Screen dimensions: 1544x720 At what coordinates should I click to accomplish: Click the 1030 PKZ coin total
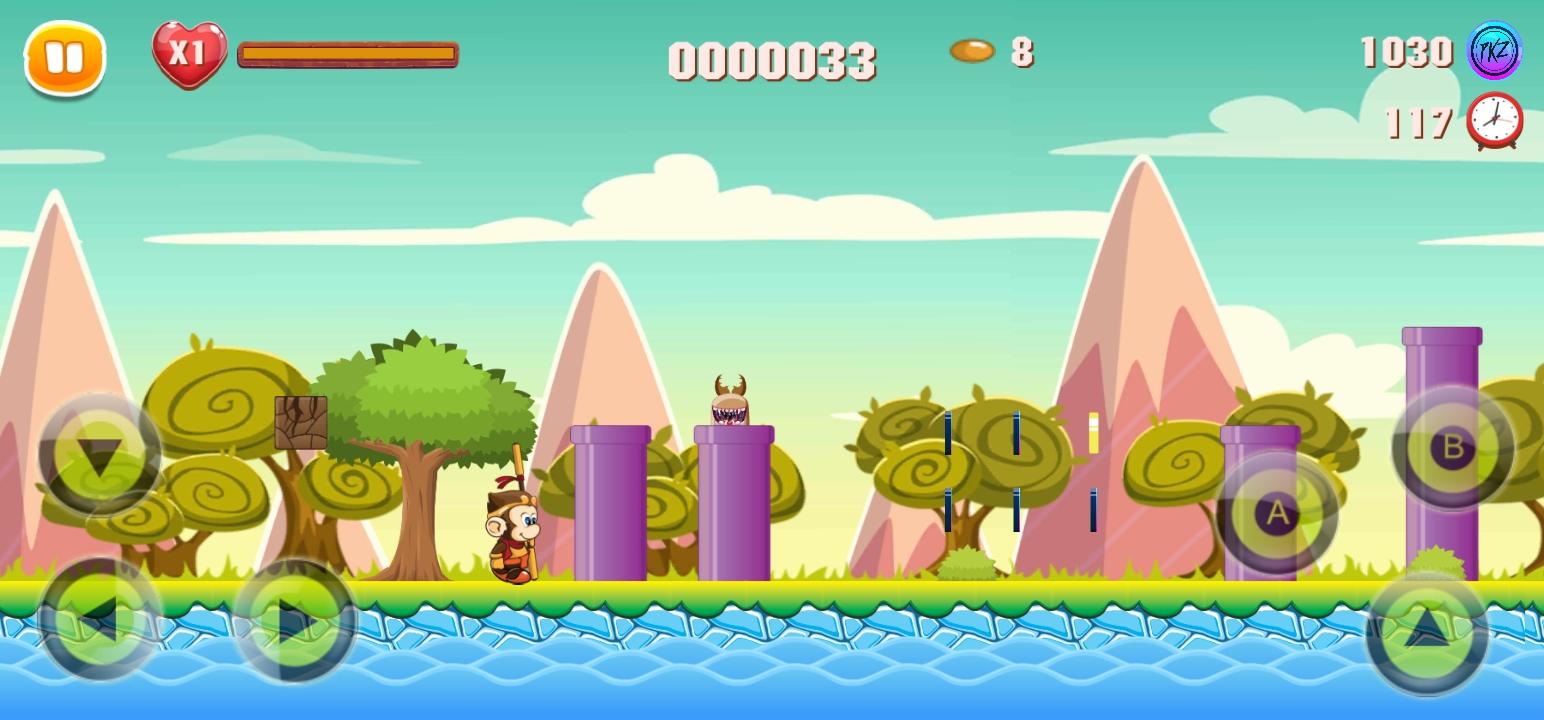click(1406, 51)
